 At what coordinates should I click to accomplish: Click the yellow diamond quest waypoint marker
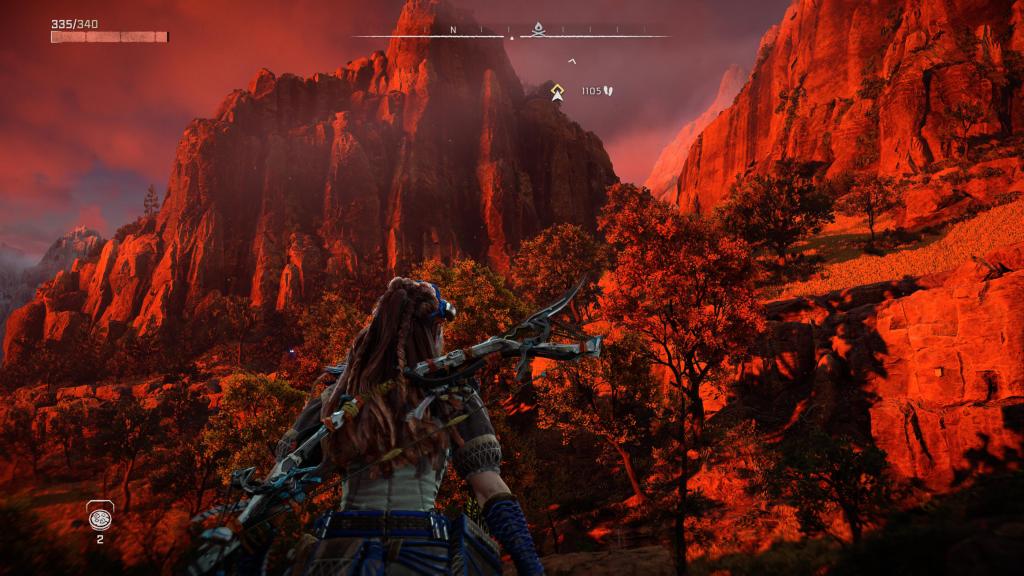coord(558,92)
